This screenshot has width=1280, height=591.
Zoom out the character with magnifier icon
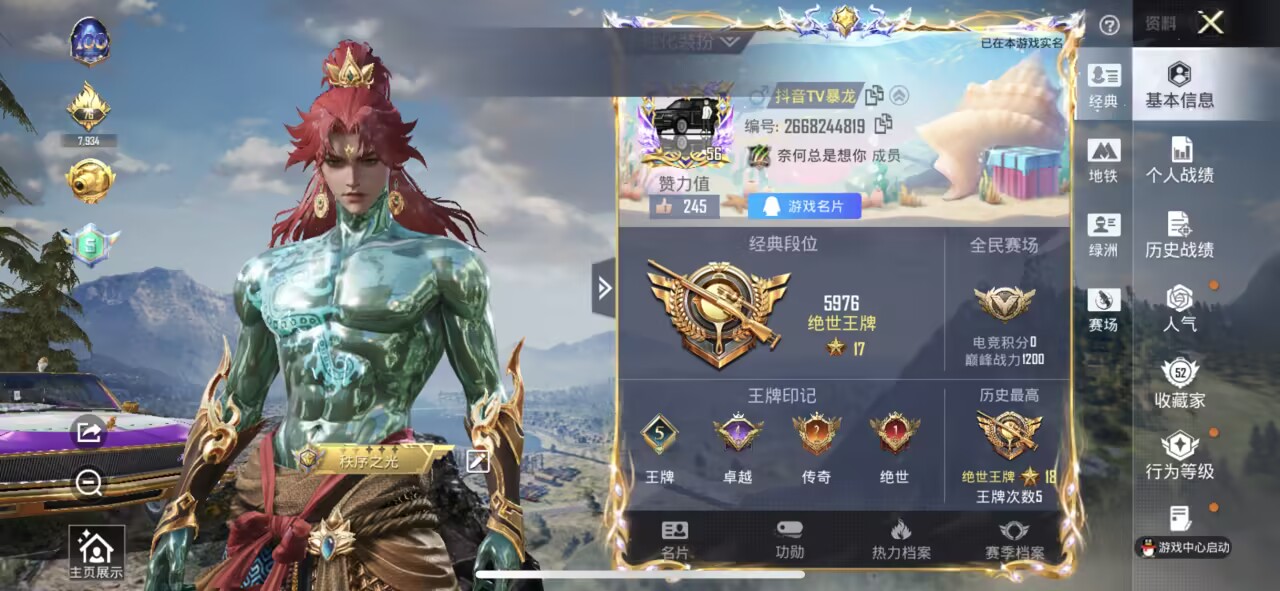click(89, 484)
